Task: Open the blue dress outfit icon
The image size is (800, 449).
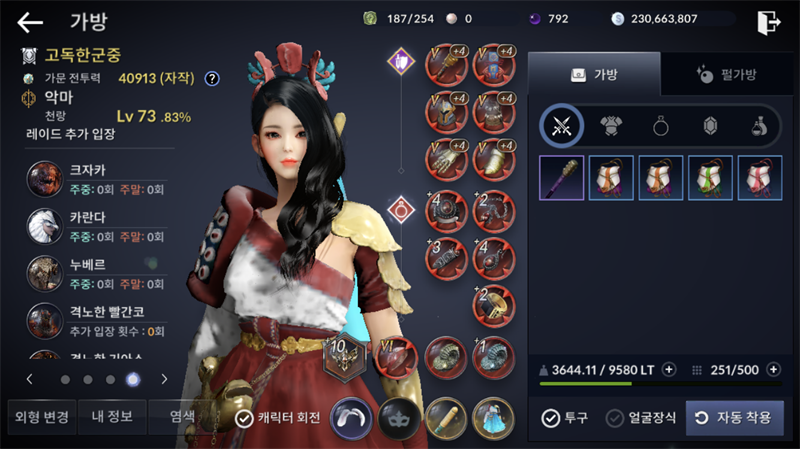Action: tap(493, 417)
